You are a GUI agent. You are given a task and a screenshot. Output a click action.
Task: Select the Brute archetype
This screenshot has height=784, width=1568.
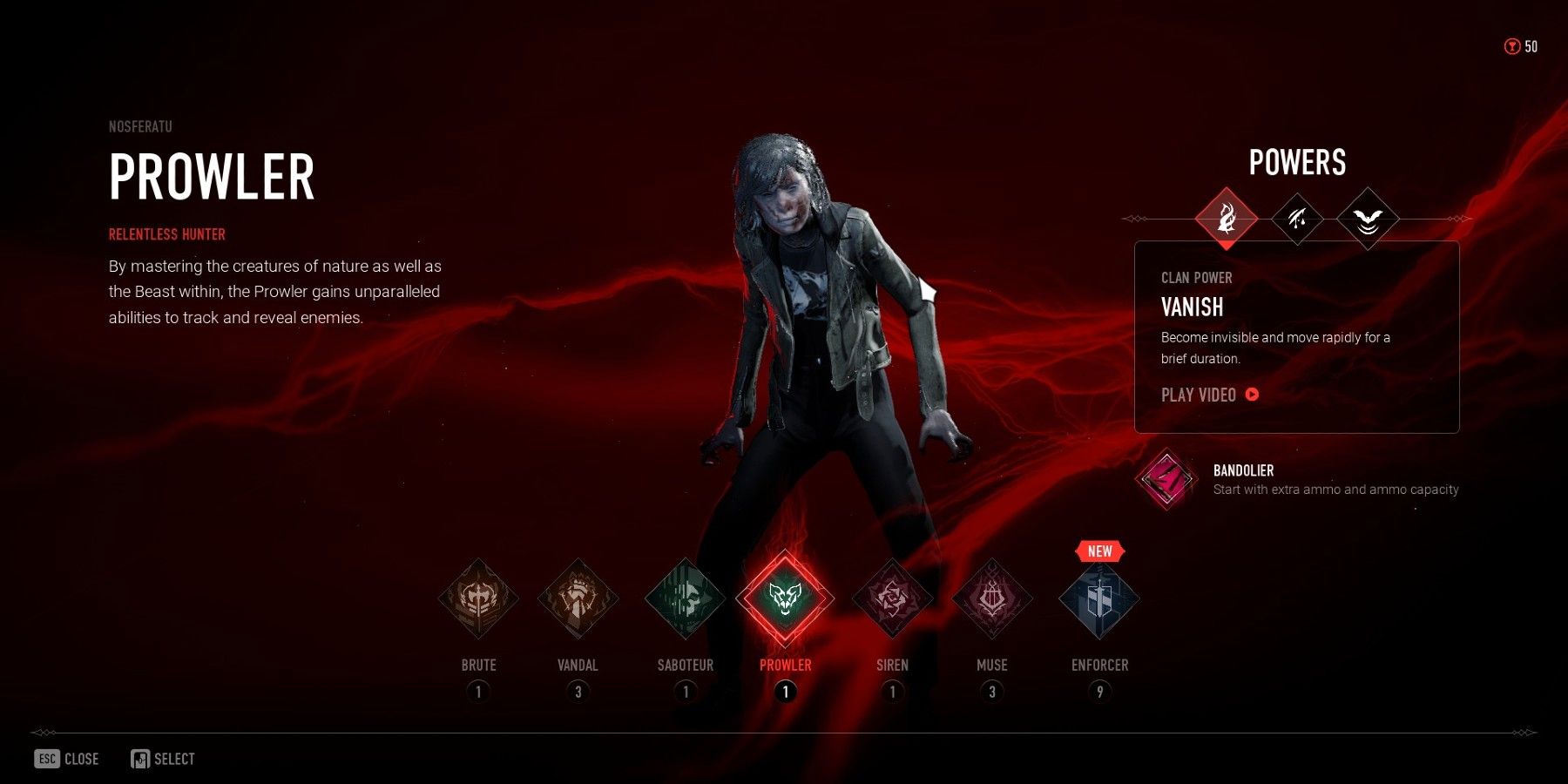pyautogui.click(x=478, y=599)
